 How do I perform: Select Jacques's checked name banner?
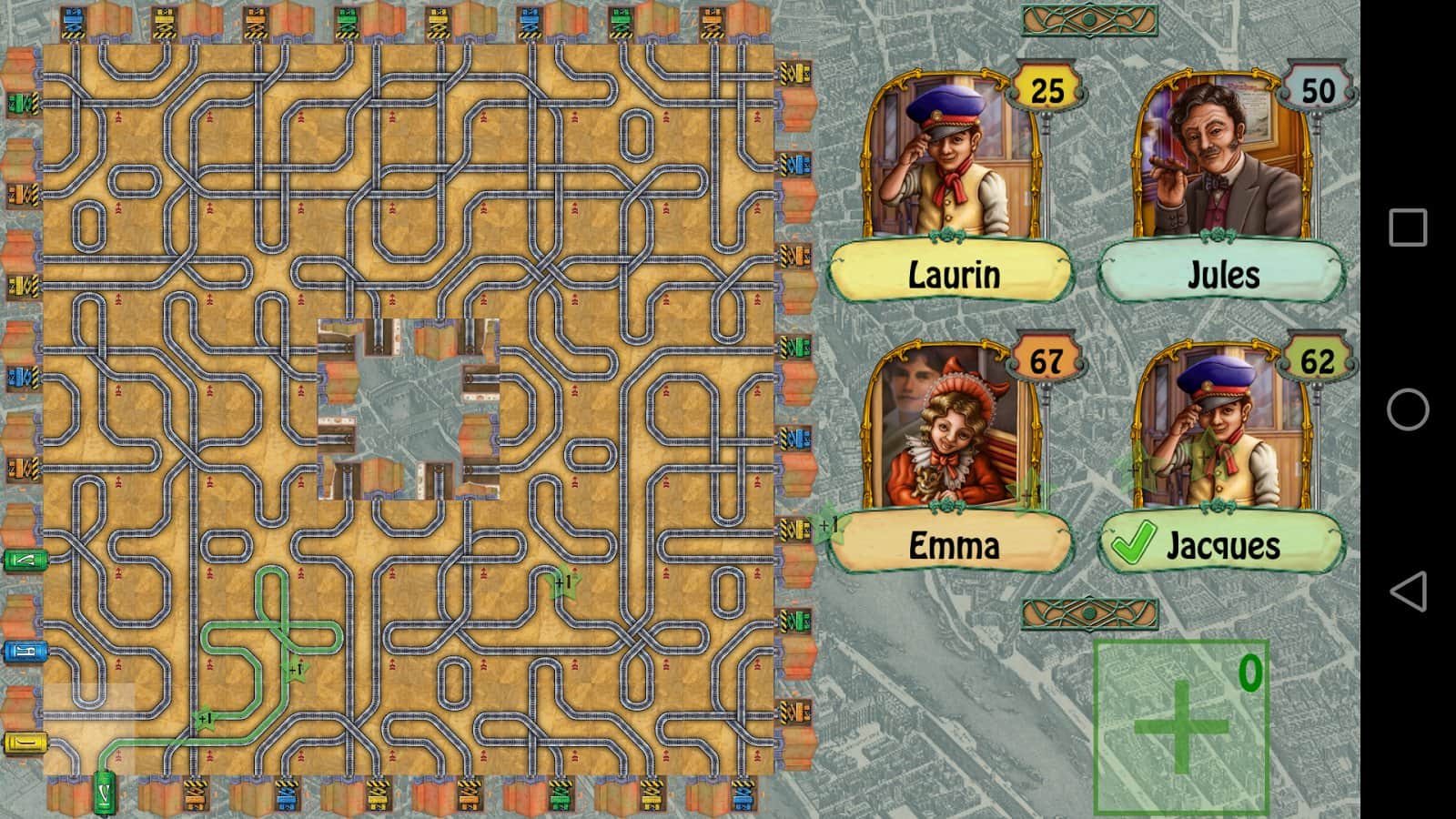click(1222, 545)
